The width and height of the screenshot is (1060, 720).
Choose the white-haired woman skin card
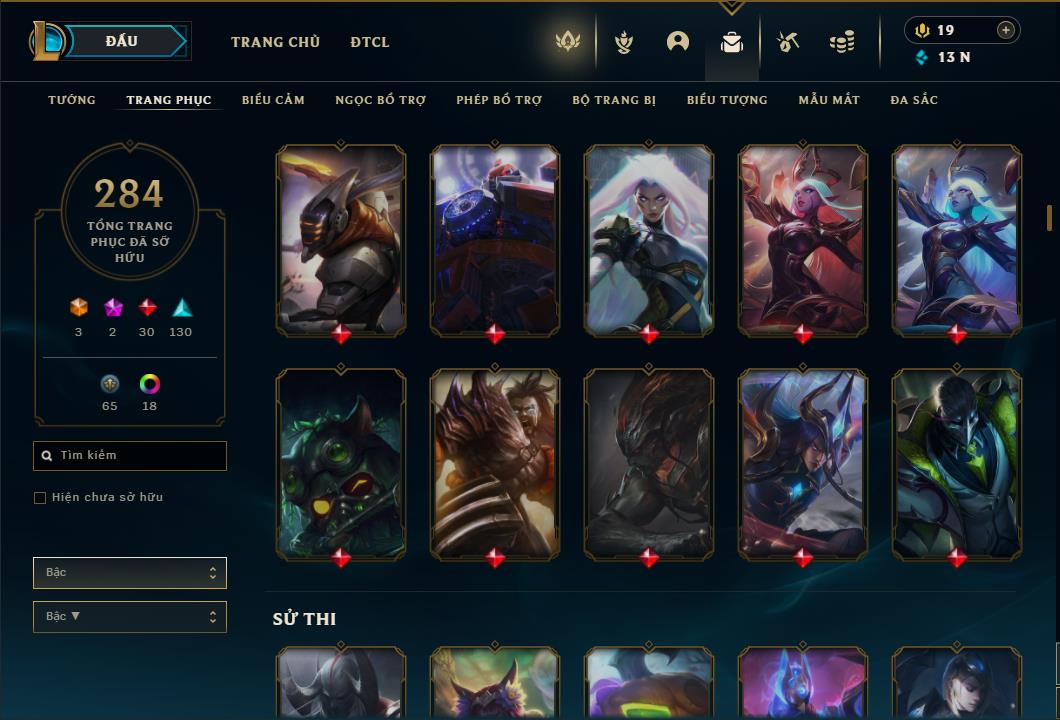point(649,240)
